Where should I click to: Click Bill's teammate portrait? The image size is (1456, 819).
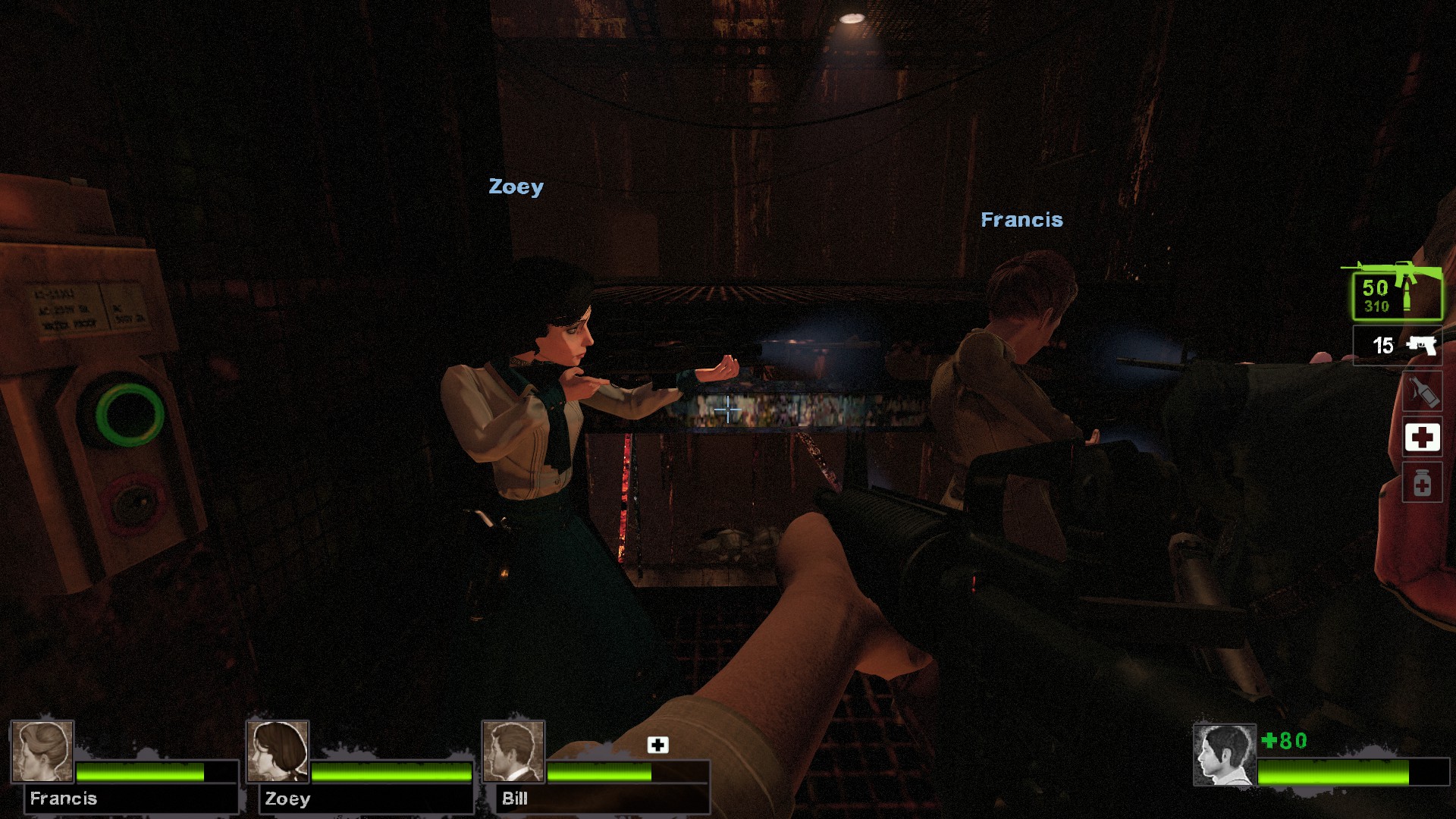point(513,751)
